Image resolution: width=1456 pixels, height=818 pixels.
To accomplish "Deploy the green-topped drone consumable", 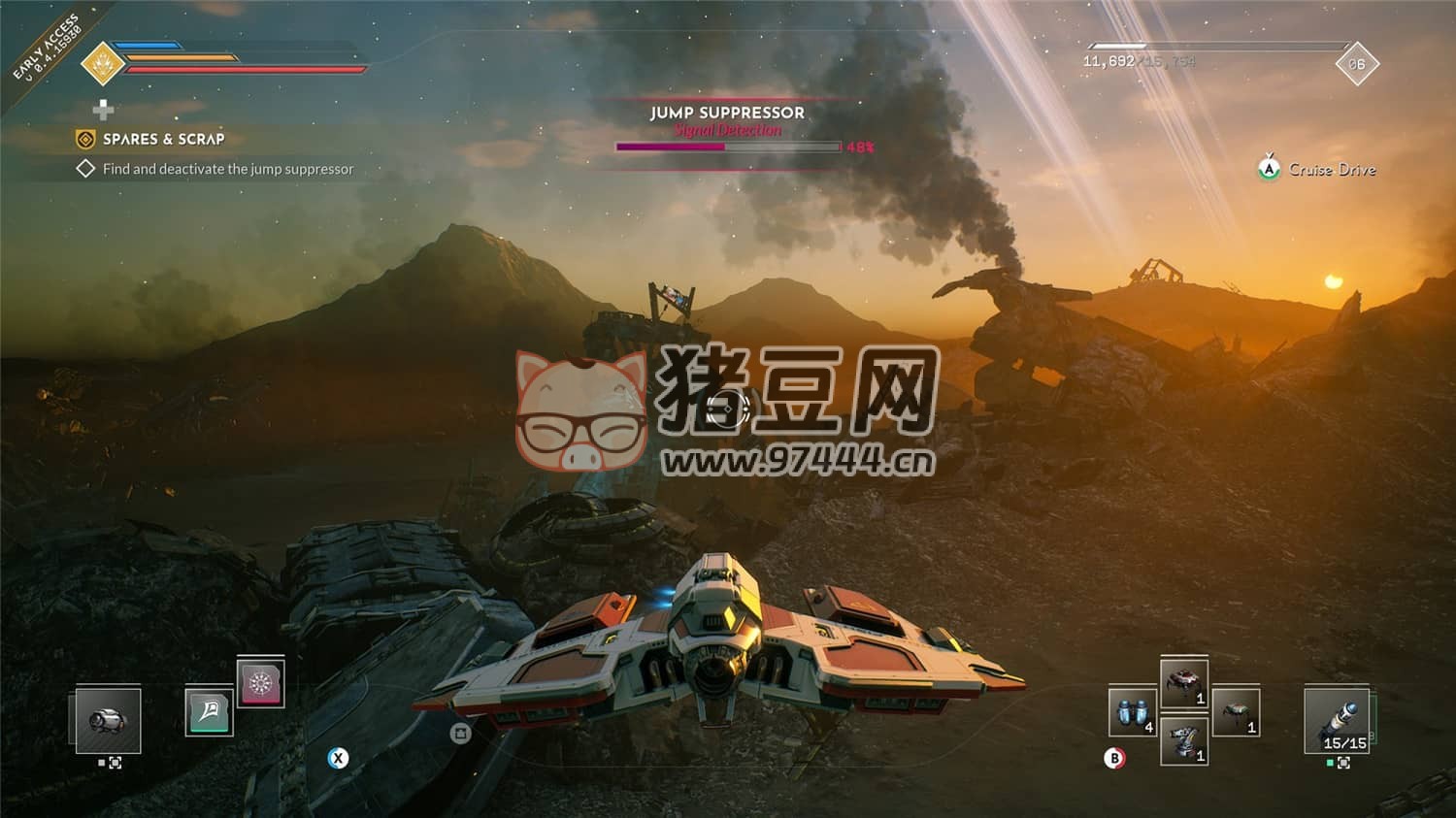I will (x=1236, y=713).
